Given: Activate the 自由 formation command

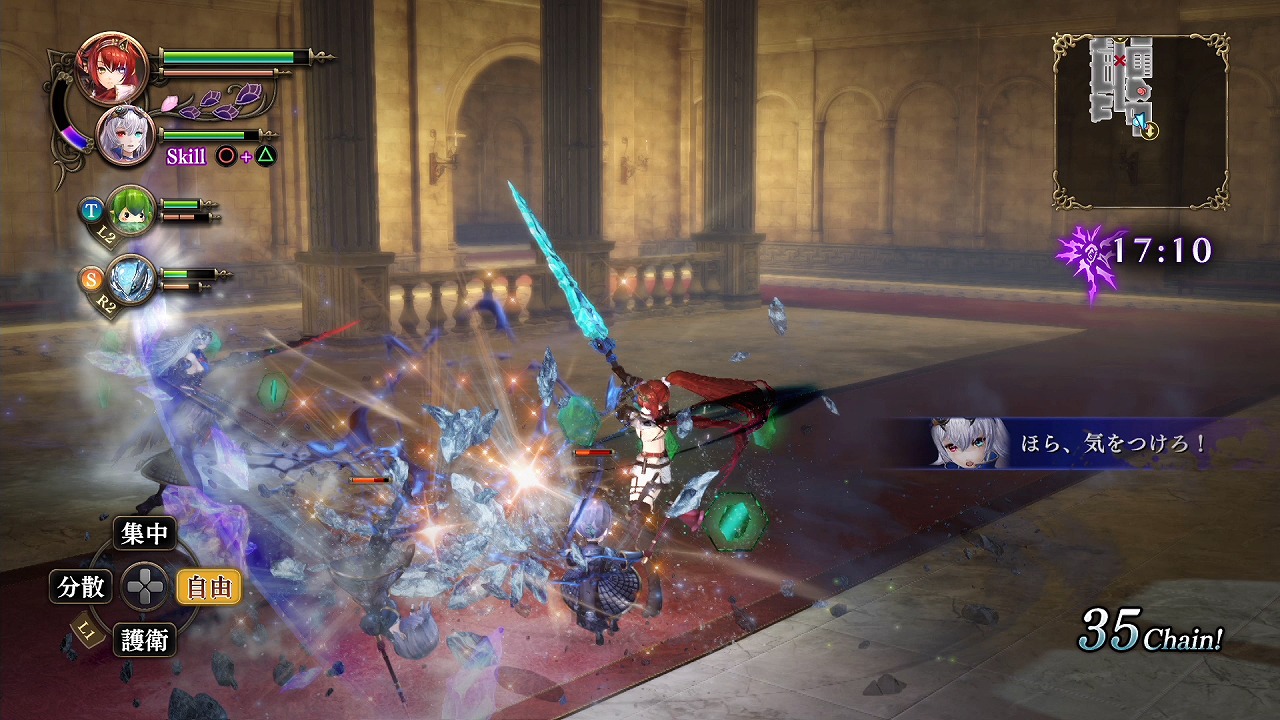Looking at the screenshot, I should (208, 587).
